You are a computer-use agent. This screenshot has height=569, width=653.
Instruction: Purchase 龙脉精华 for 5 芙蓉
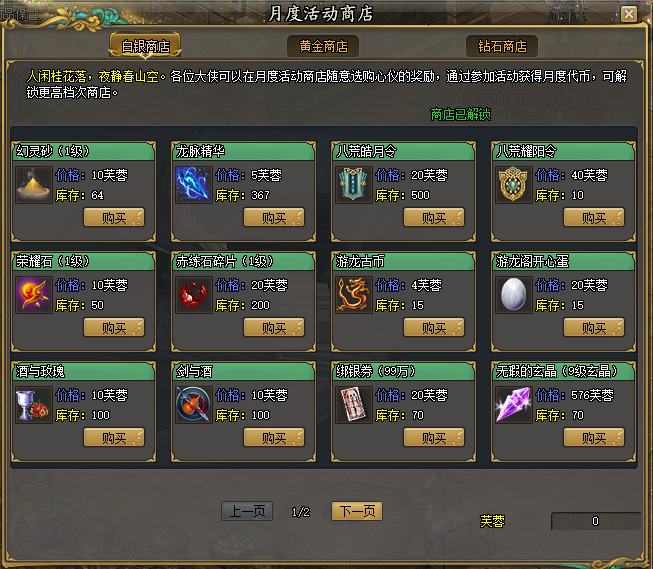coord(273,217)
